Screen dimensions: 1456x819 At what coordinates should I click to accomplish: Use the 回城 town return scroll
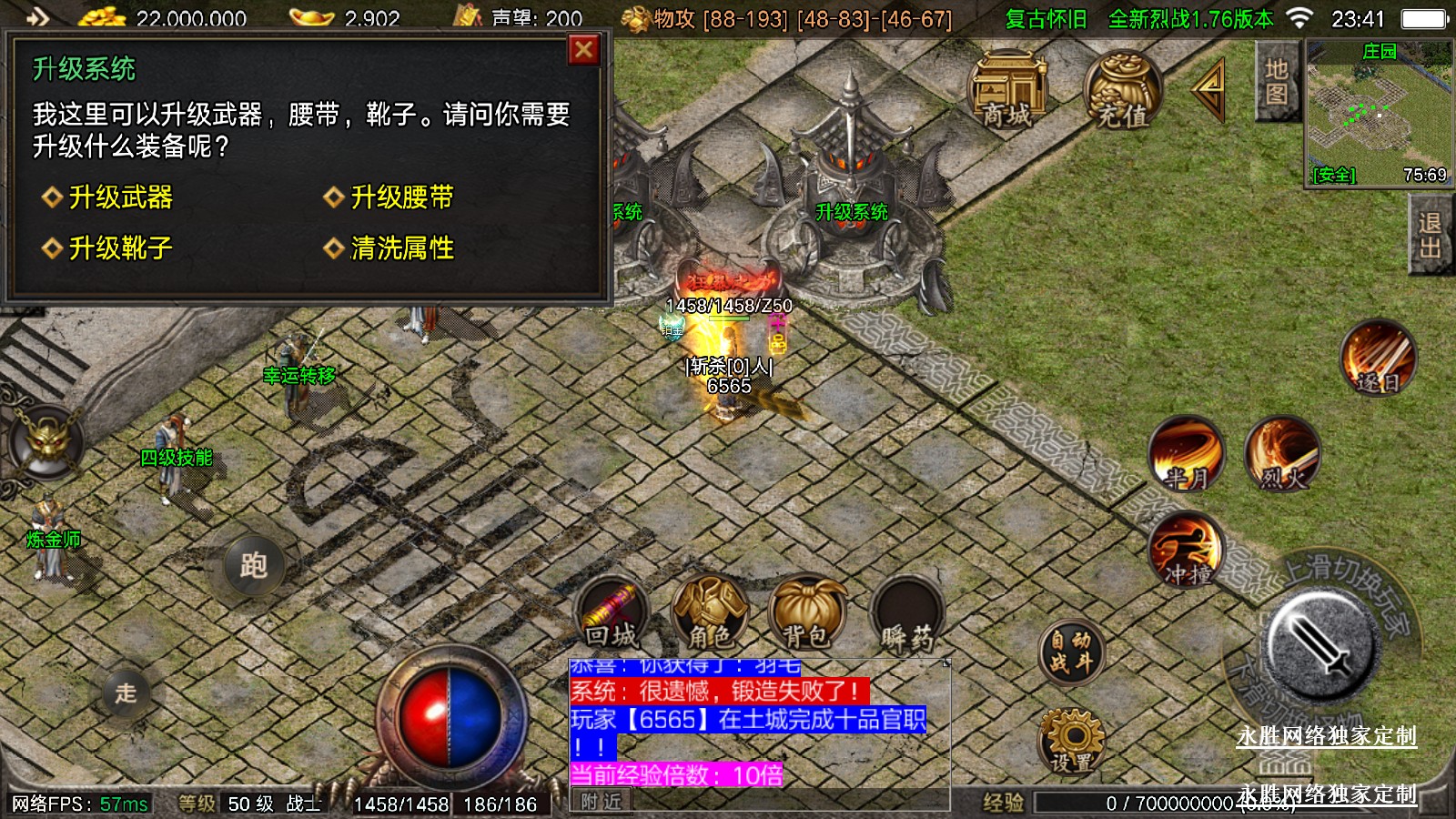coord(611,613)
